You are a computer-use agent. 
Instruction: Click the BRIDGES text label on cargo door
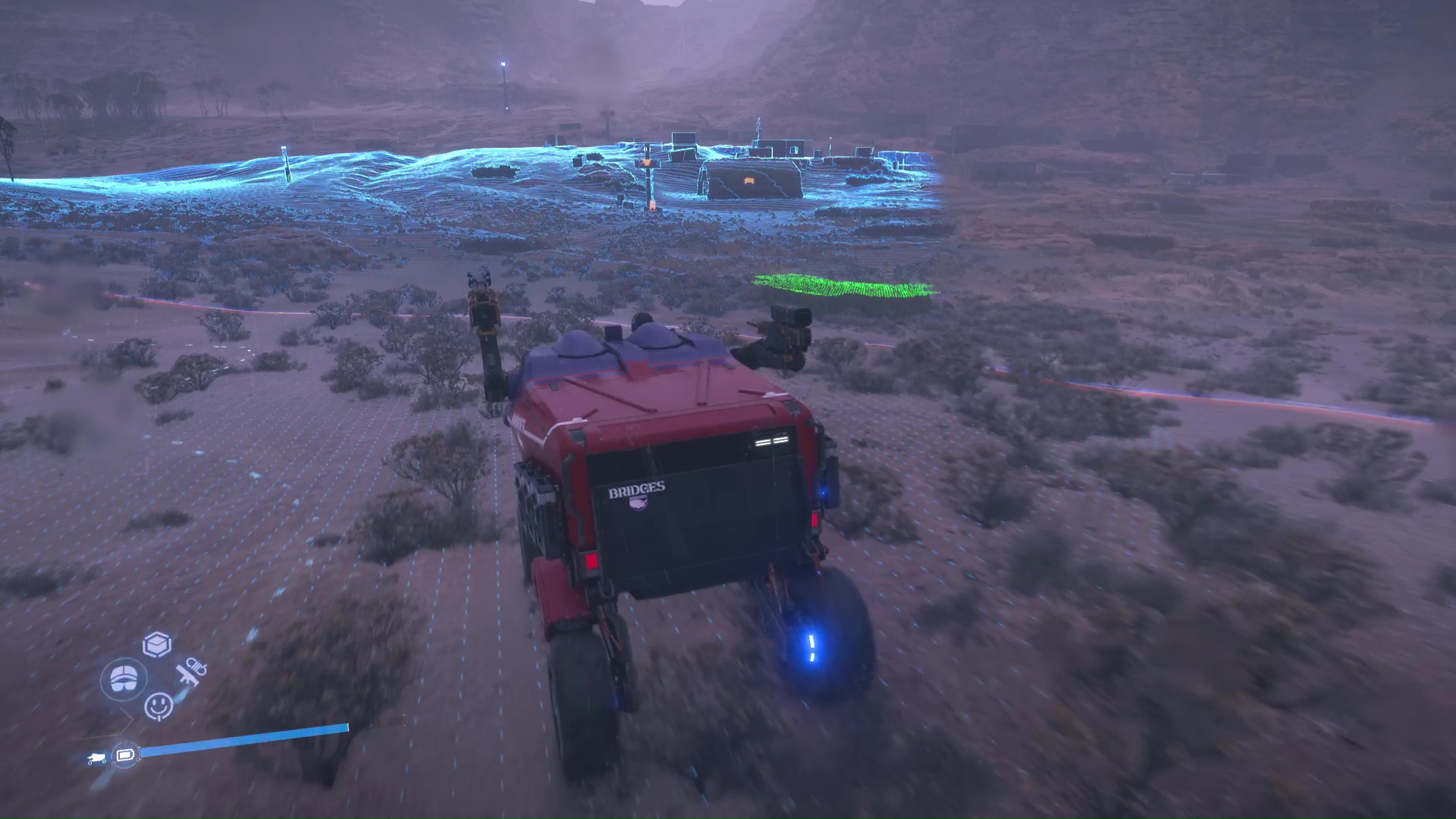(637, 489)
